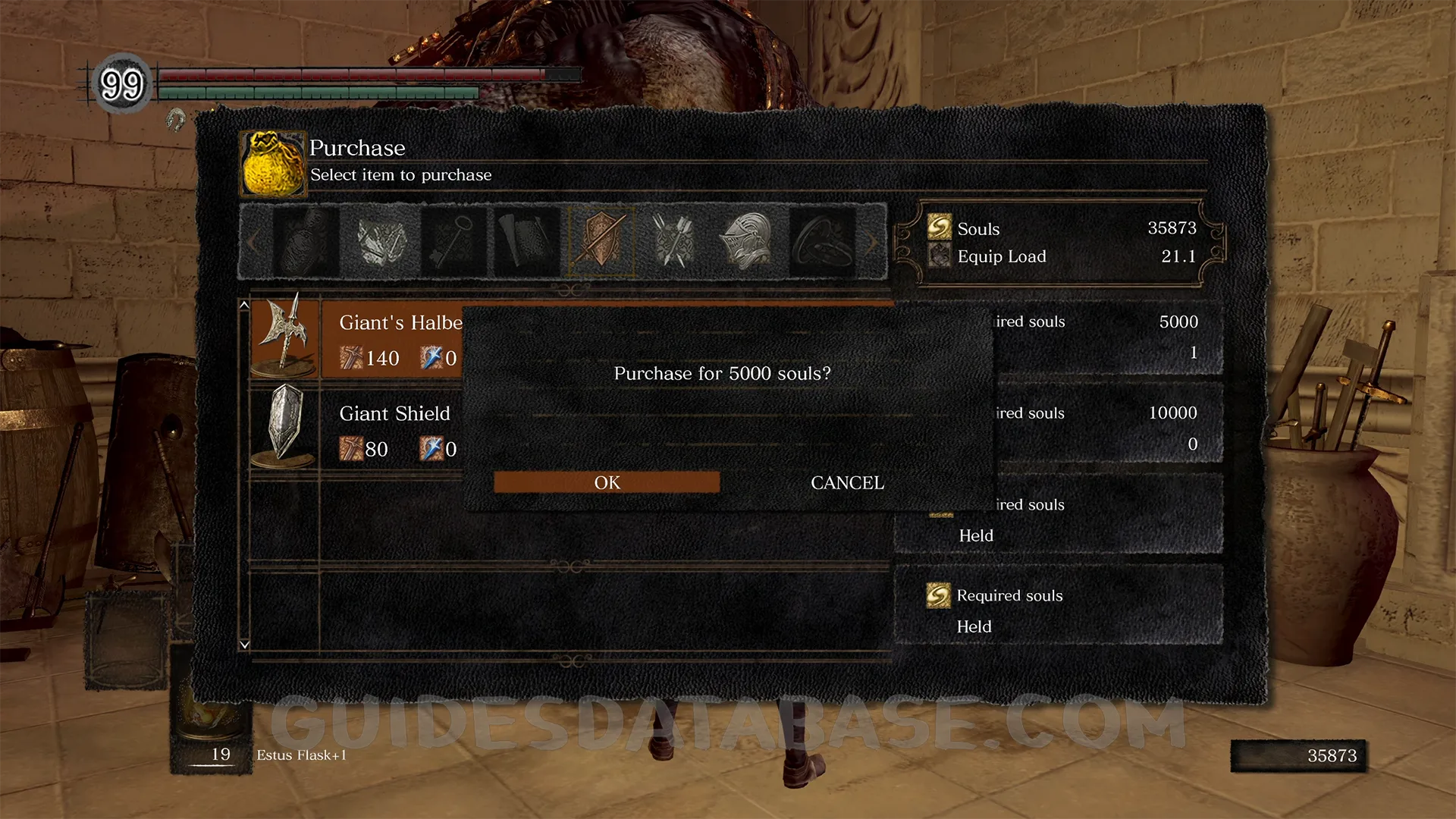Image resolution: width=1456 pixels, height=819 pixels.
Task: Open the helmet armor category
Action: (748, 241)
